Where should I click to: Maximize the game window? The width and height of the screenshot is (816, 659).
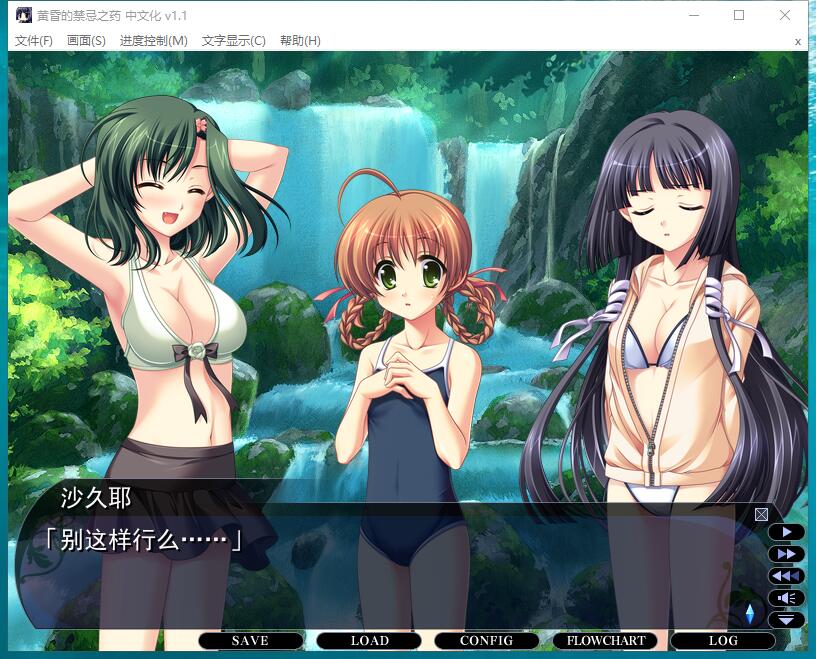coord(739,15)
